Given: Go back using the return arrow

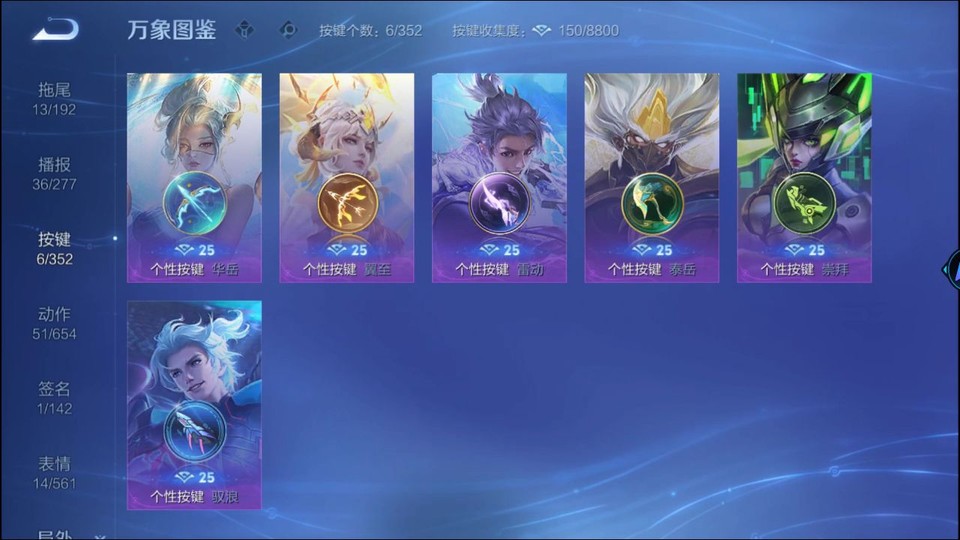Looking at the screenshot, I should 55,30.
